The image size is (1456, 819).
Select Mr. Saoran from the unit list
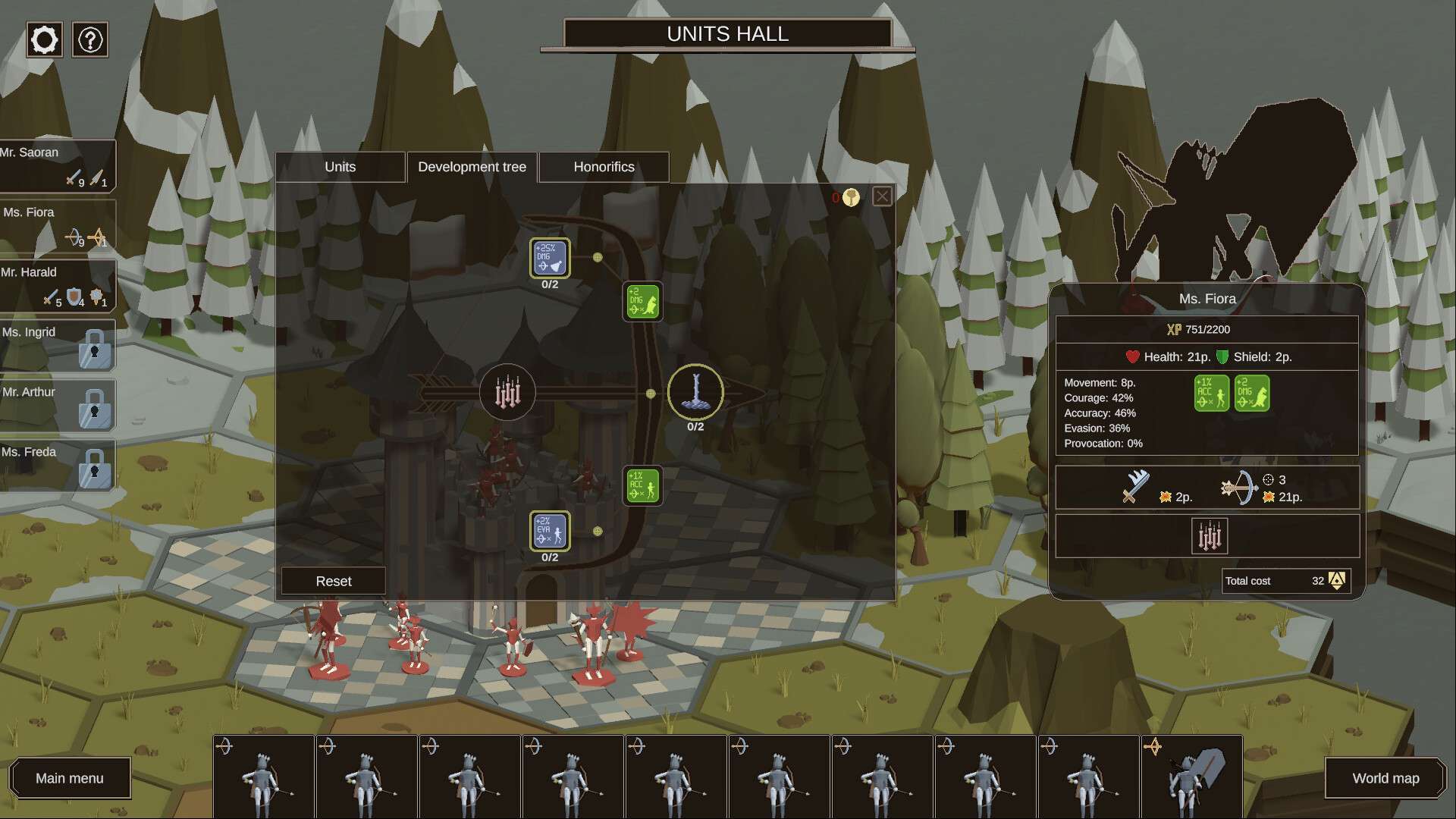coord(57,165)
